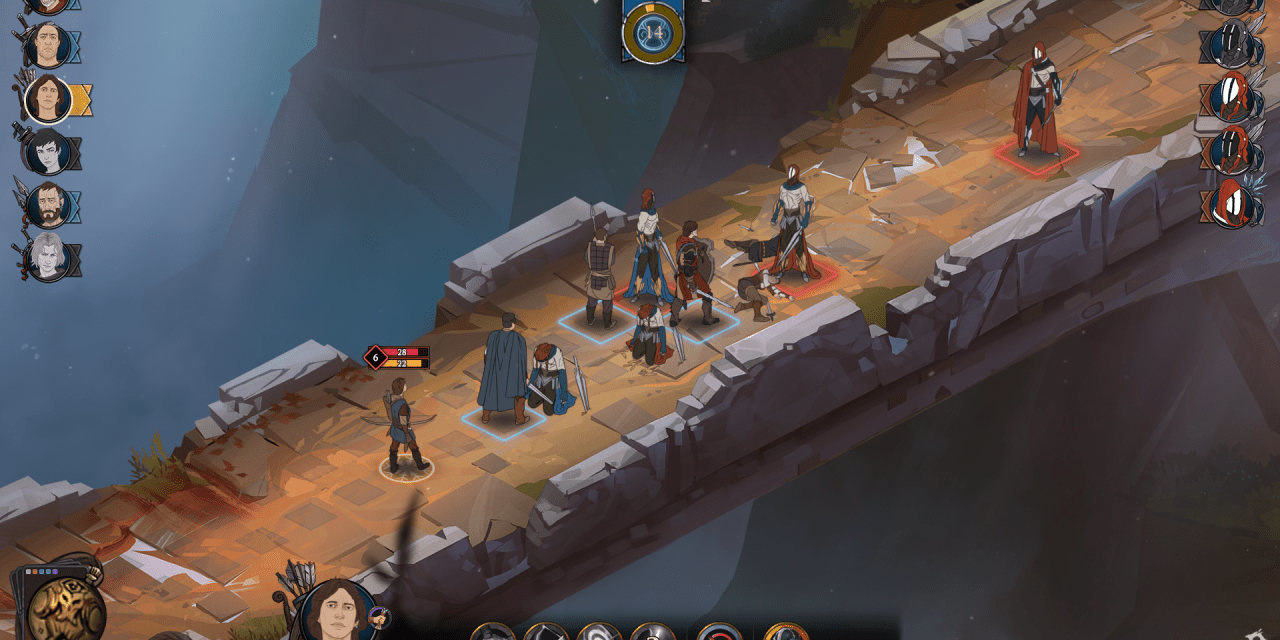Click the small badge beside the bottom portrait
The width and height of the screenshot is (1280, 640).
tap(379, 619)
